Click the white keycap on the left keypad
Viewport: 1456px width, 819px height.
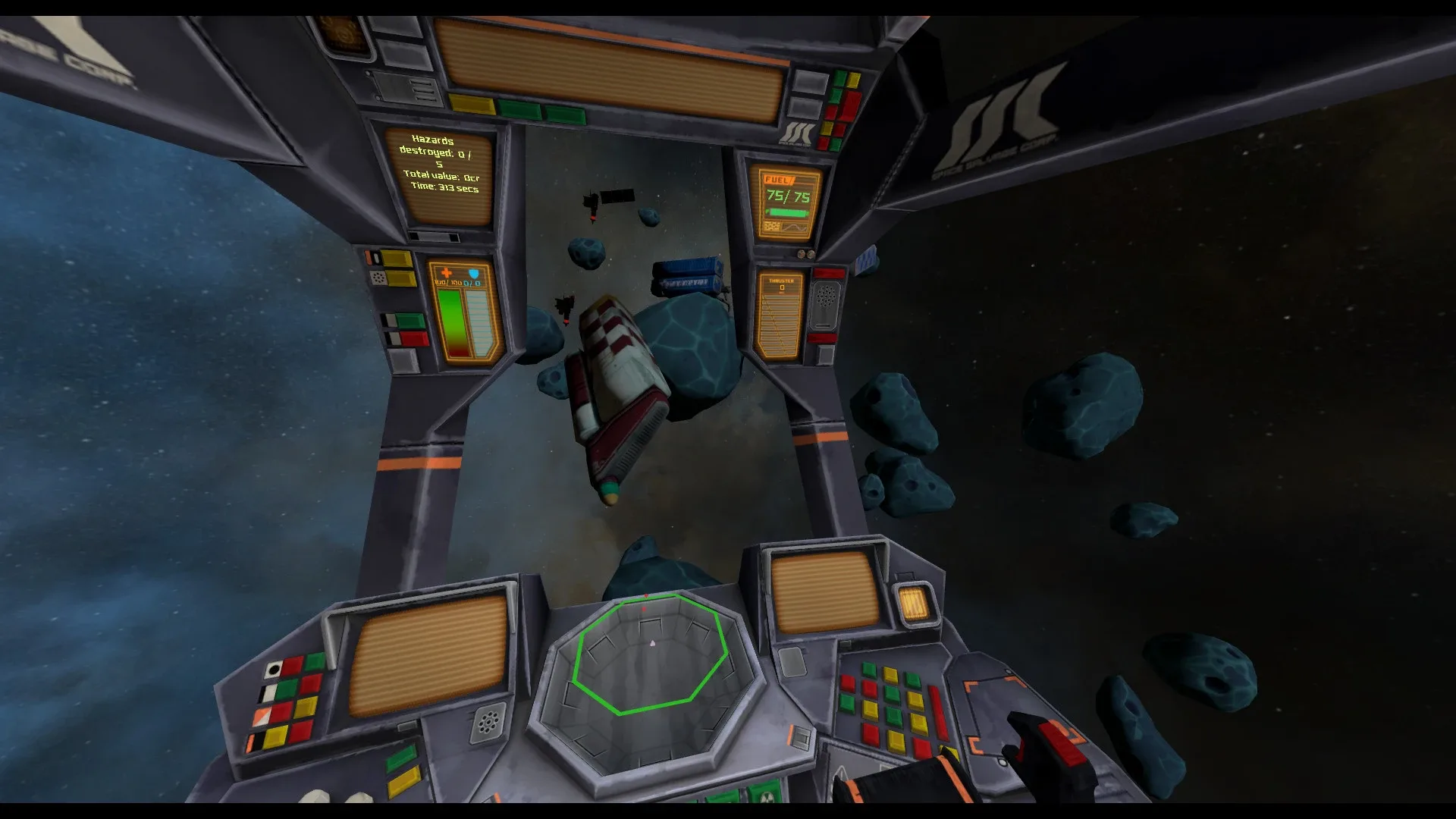(275, 669)
